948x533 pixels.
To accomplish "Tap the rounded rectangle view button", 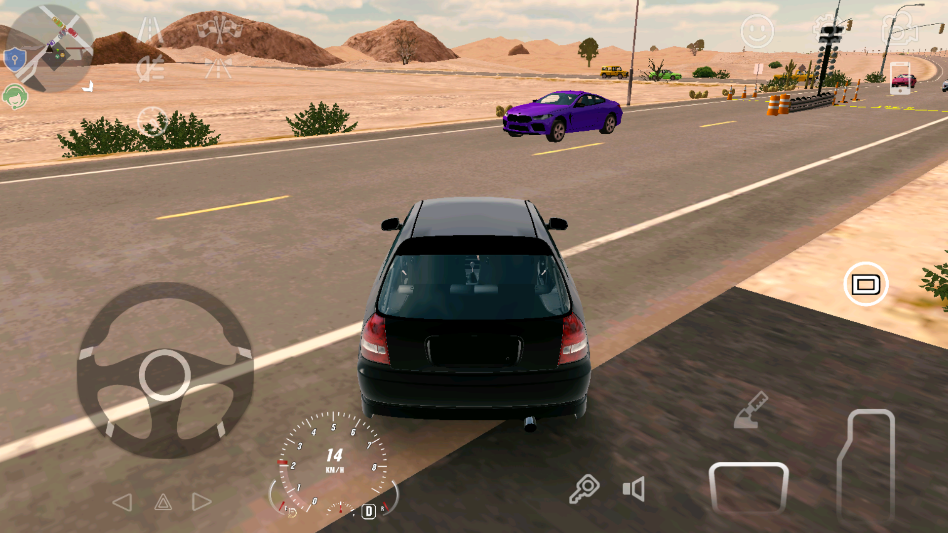I will (x=865, y=285).
